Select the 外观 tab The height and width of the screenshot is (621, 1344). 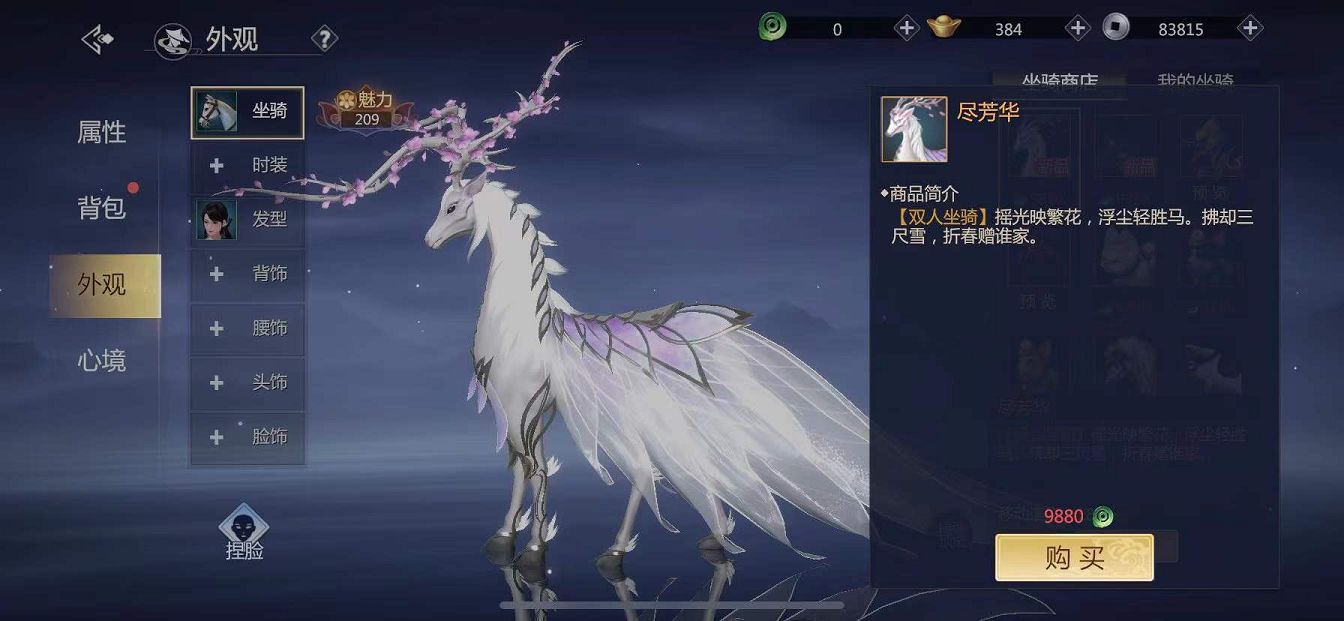point(104,285)
